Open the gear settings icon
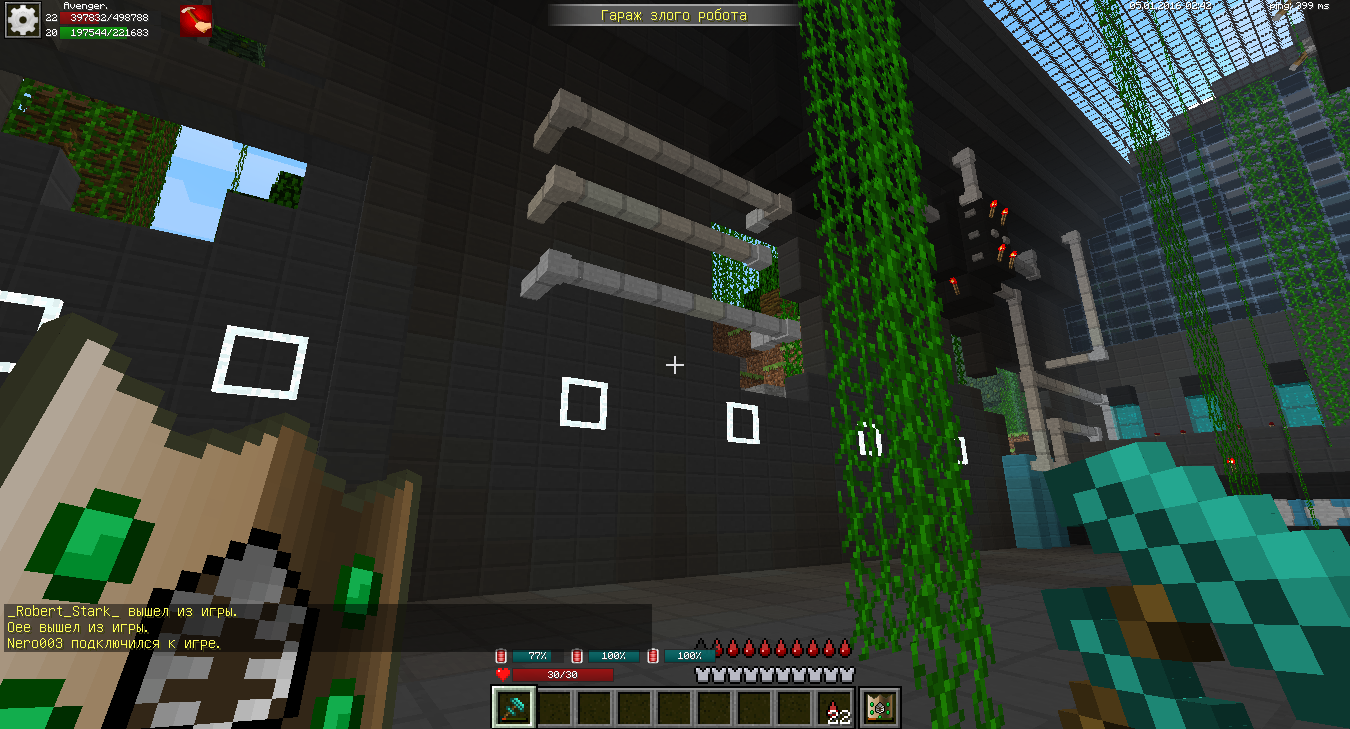1350x729 pixels. coord(22,20)
